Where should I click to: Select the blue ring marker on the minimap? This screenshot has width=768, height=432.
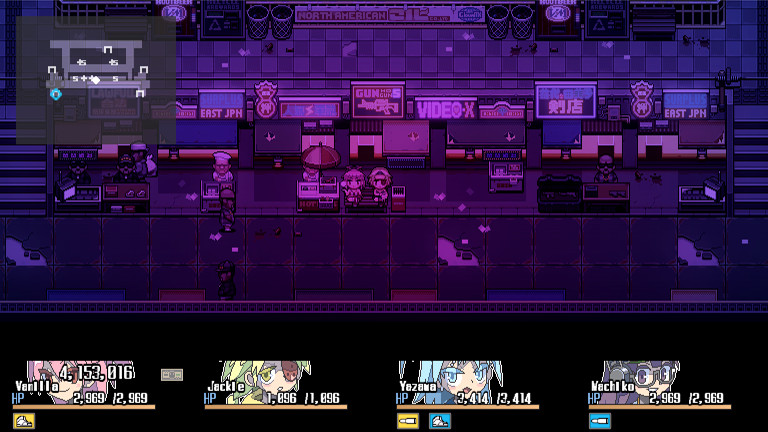[x=56, y=94]
